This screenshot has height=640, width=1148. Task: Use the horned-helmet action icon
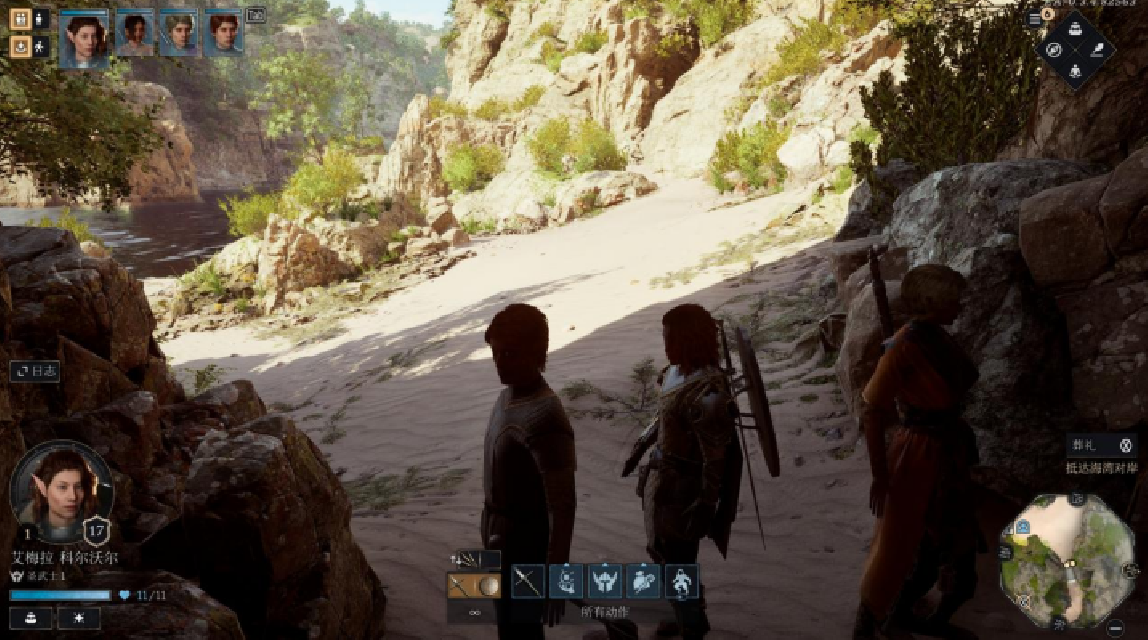pyautogui.click(x=605, y=581)
